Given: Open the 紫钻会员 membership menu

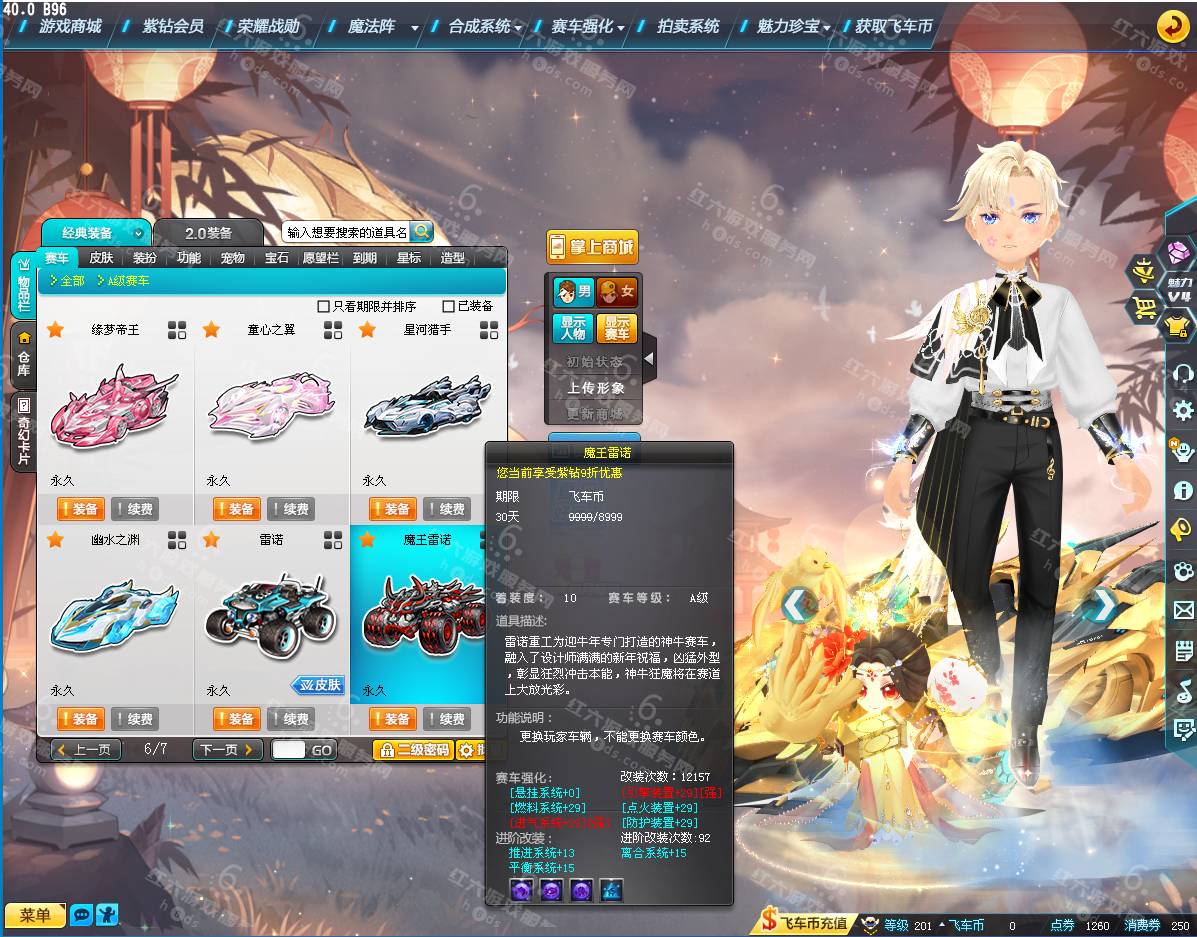Looking at the screenshot, I should [x=172, y=26].
